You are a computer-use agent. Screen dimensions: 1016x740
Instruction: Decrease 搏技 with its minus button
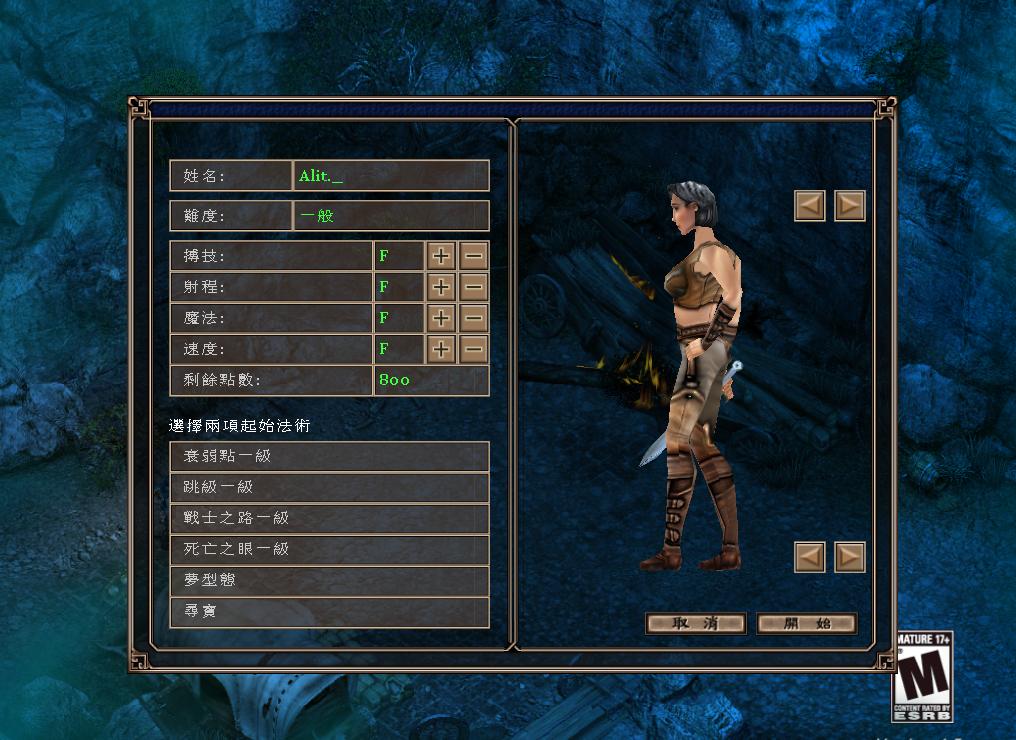click(x=474, y=256)
